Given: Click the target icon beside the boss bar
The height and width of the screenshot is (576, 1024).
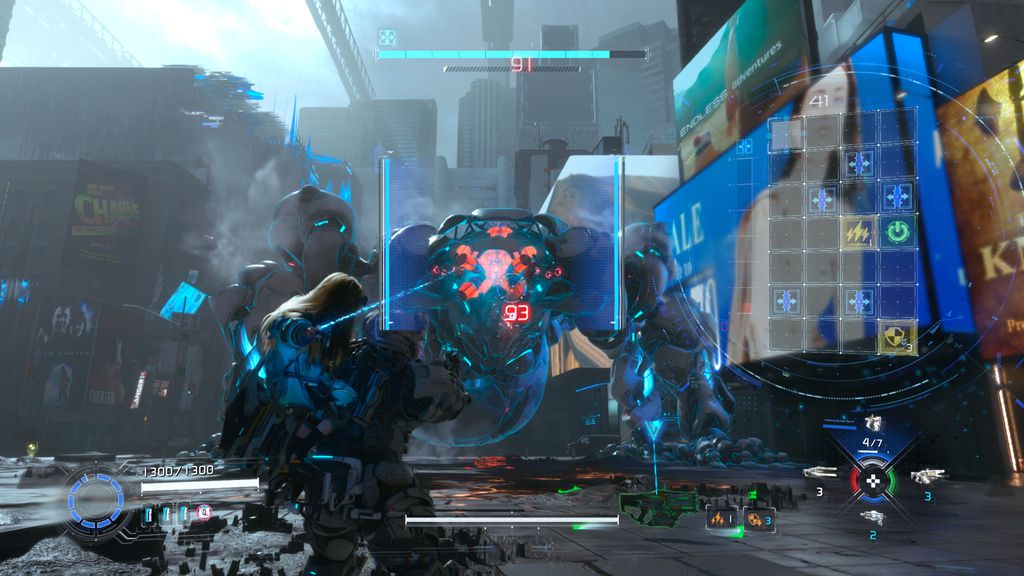Looking at the screenshot, I should point(387,38).
